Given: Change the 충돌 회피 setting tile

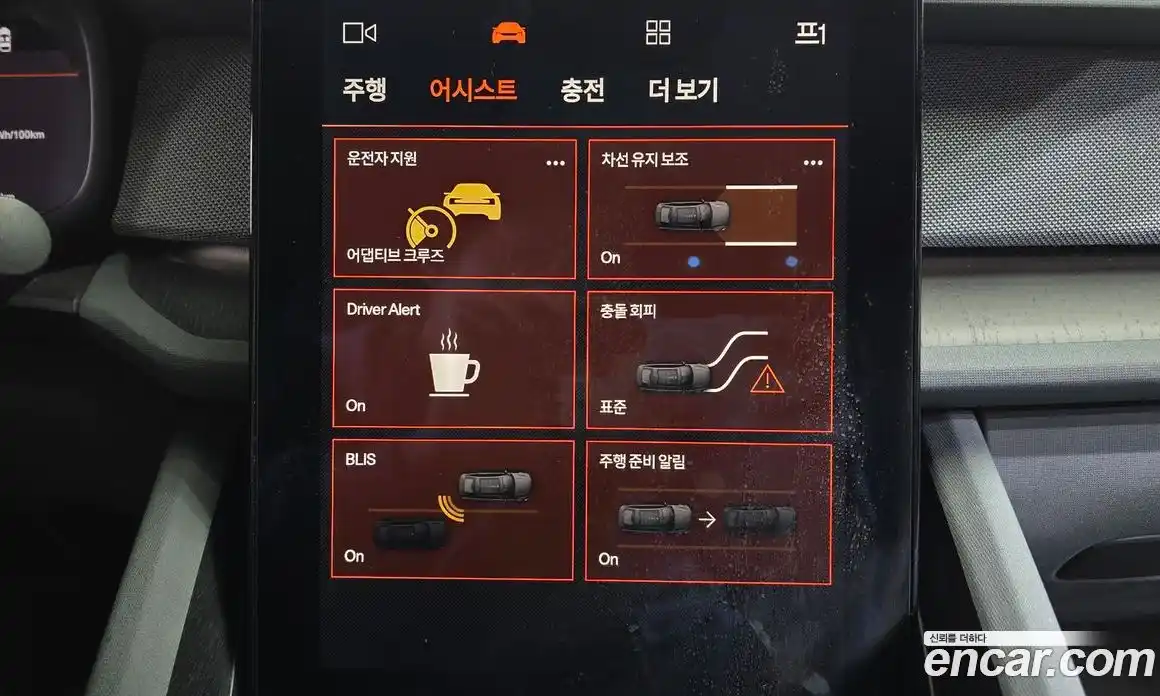Looking at the screenshot, I should (x=709, y=362).
